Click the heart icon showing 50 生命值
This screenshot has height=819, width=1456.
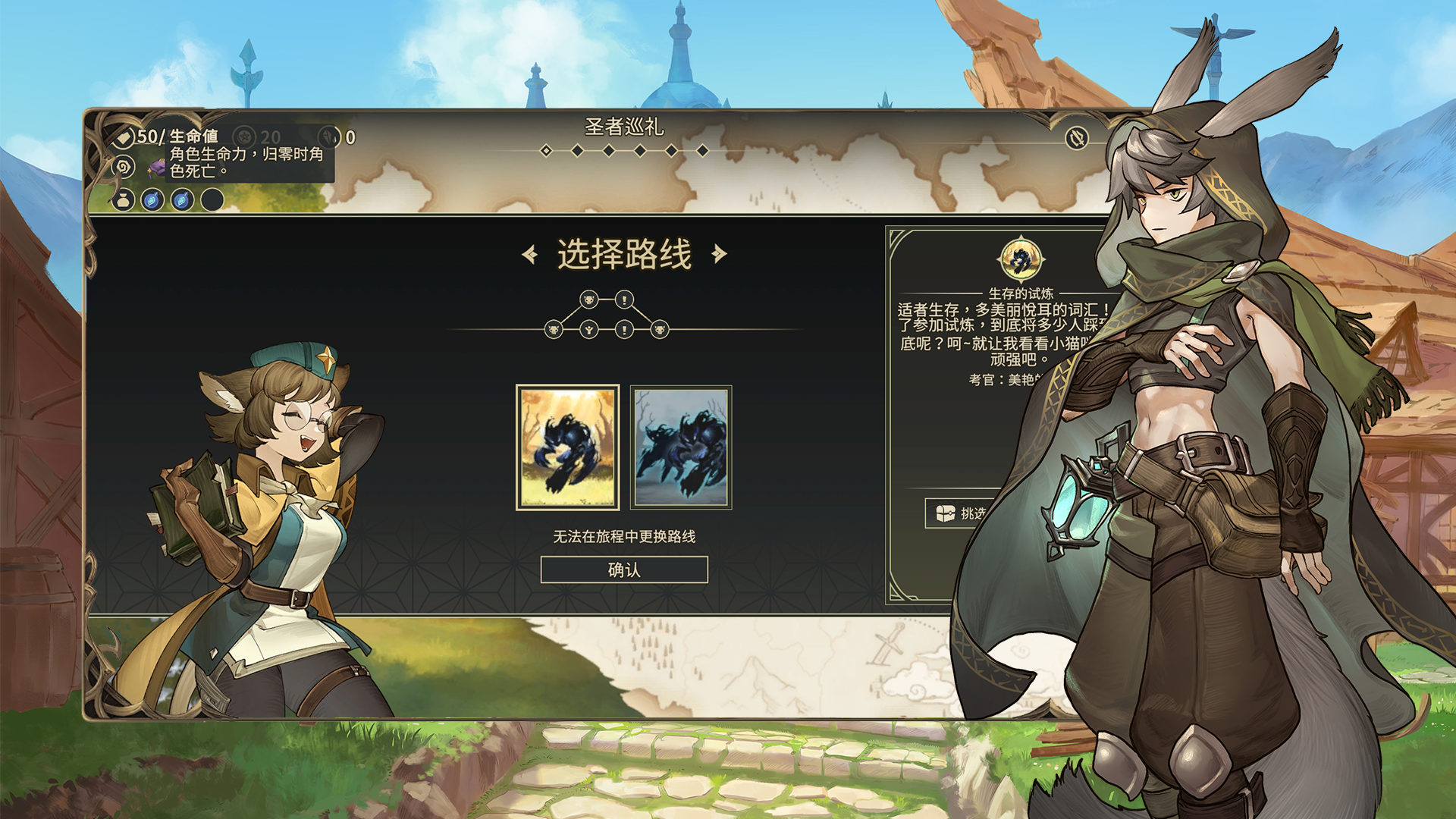124,136
